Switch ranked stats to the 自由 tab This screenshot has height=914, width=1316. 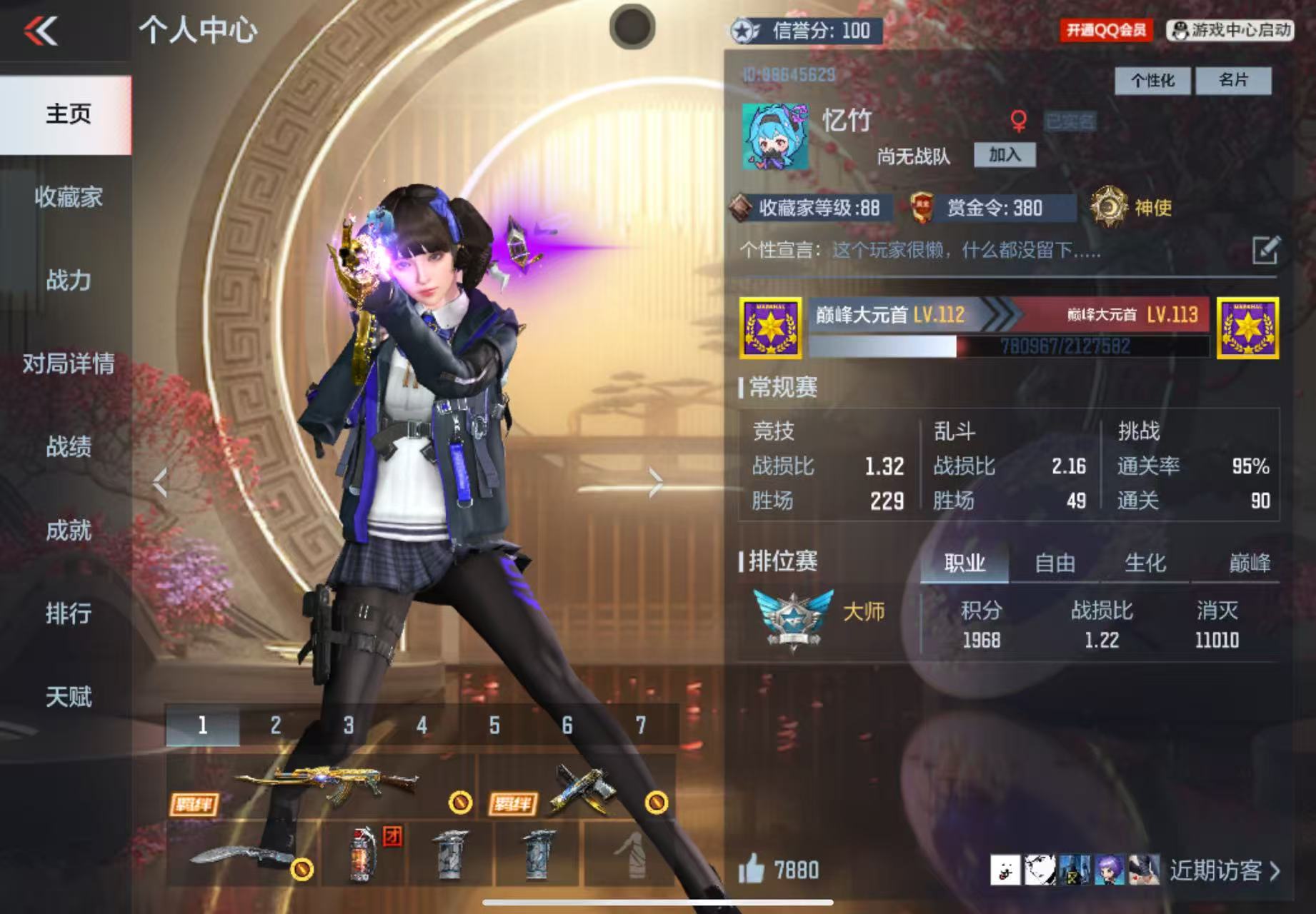tap(1055, 563)
